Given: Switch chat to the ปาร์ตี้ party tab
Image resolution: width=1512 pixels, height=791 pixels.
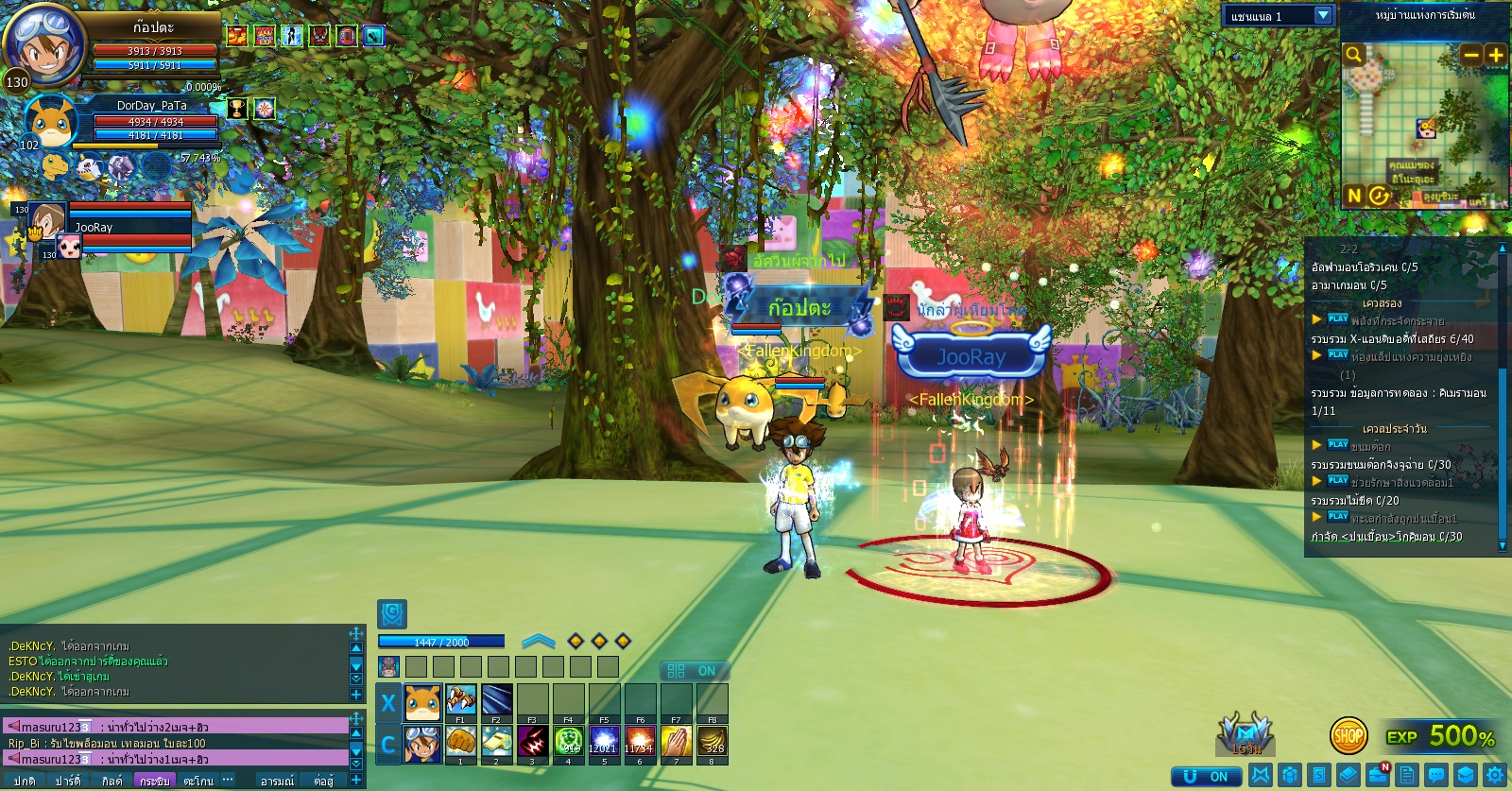Looking at the screenshot, I should point(67,781).
